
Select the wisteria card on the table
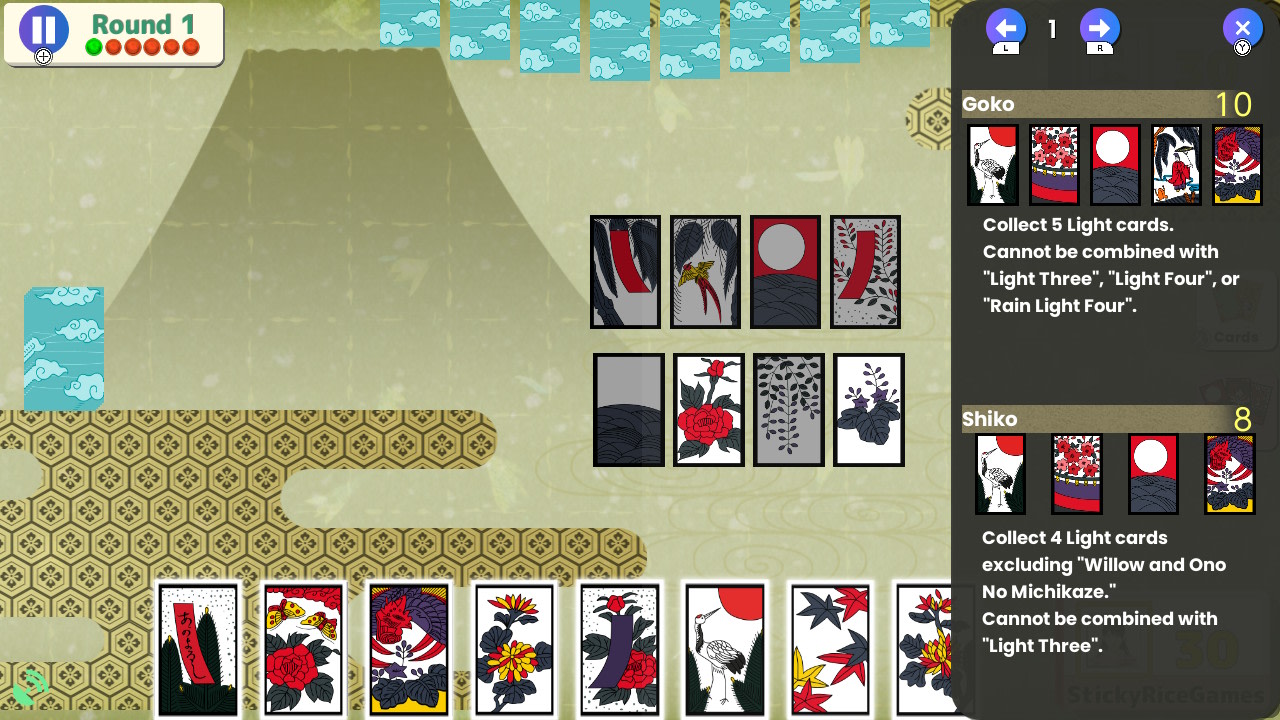point(789,410)
